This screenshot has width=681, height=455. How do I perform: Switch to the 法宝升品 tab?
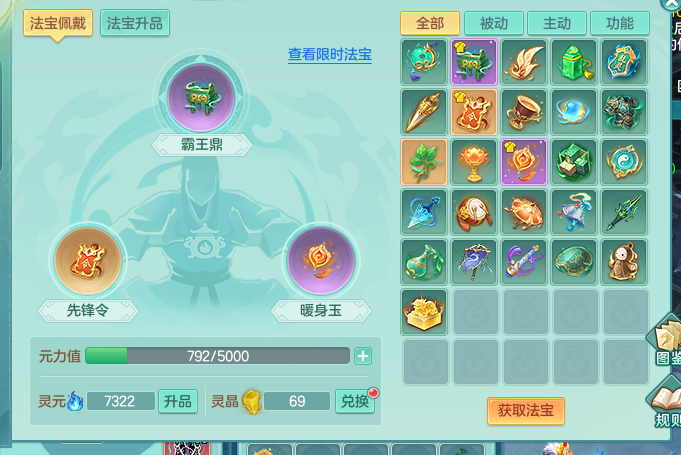134,23
